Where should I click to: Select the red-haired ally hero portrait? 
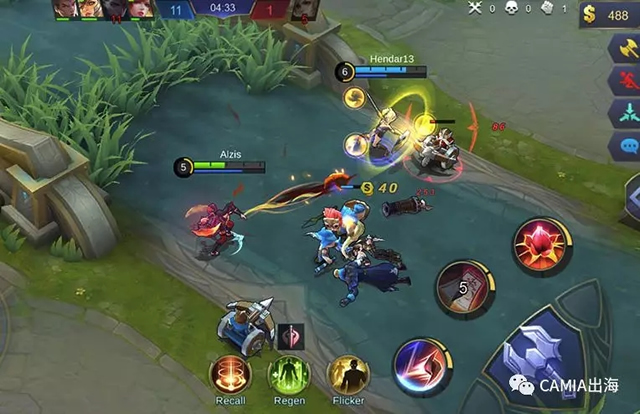click(140, 9)
